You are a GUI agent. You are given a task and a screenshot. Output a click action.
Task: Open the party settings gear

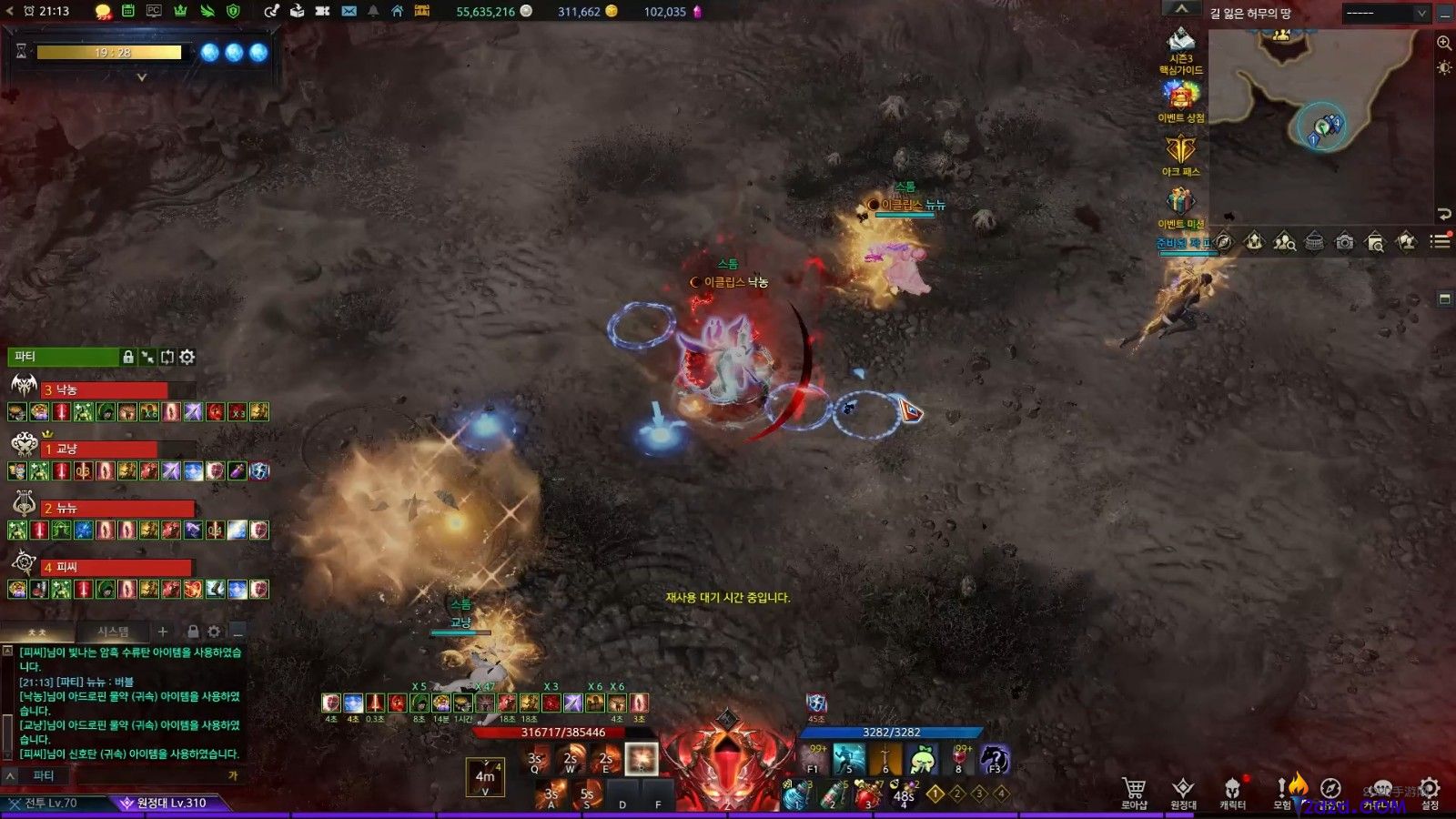click(x=187, y=357)
